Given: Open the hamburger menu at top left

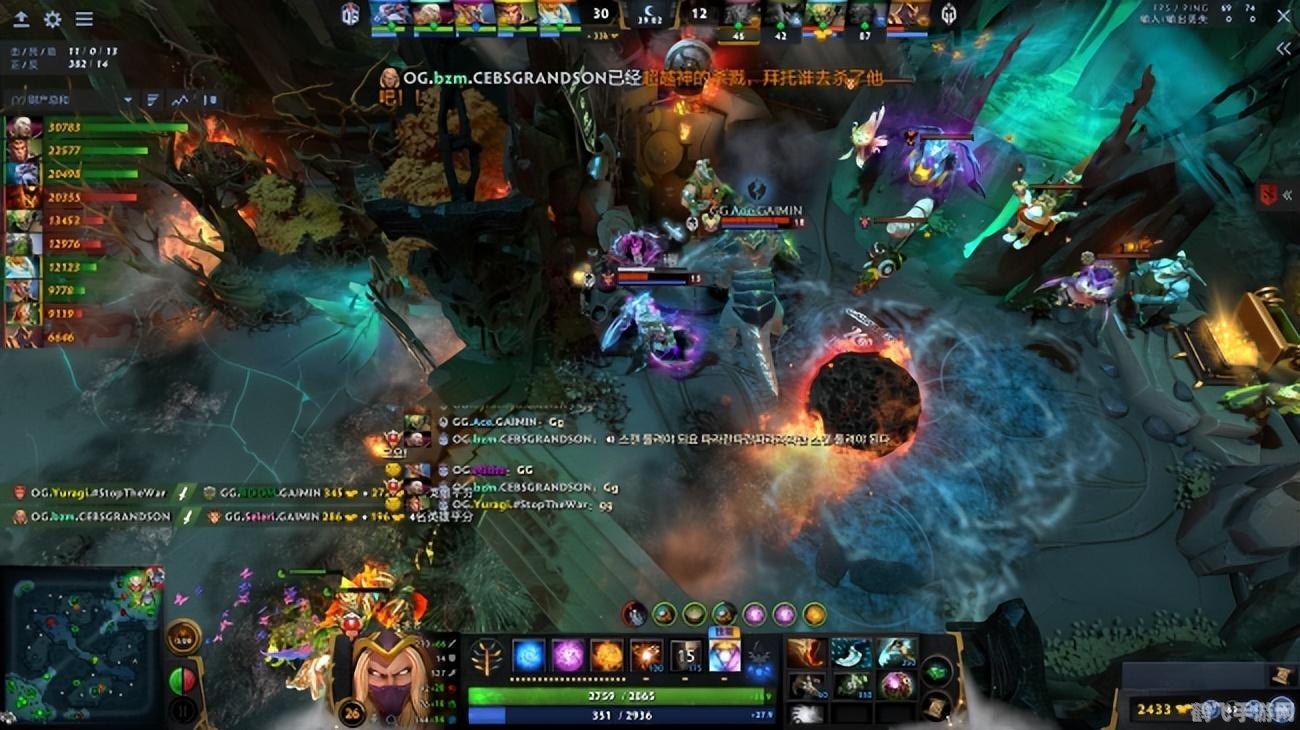Looking at the screenshot, I should [84, 18].
